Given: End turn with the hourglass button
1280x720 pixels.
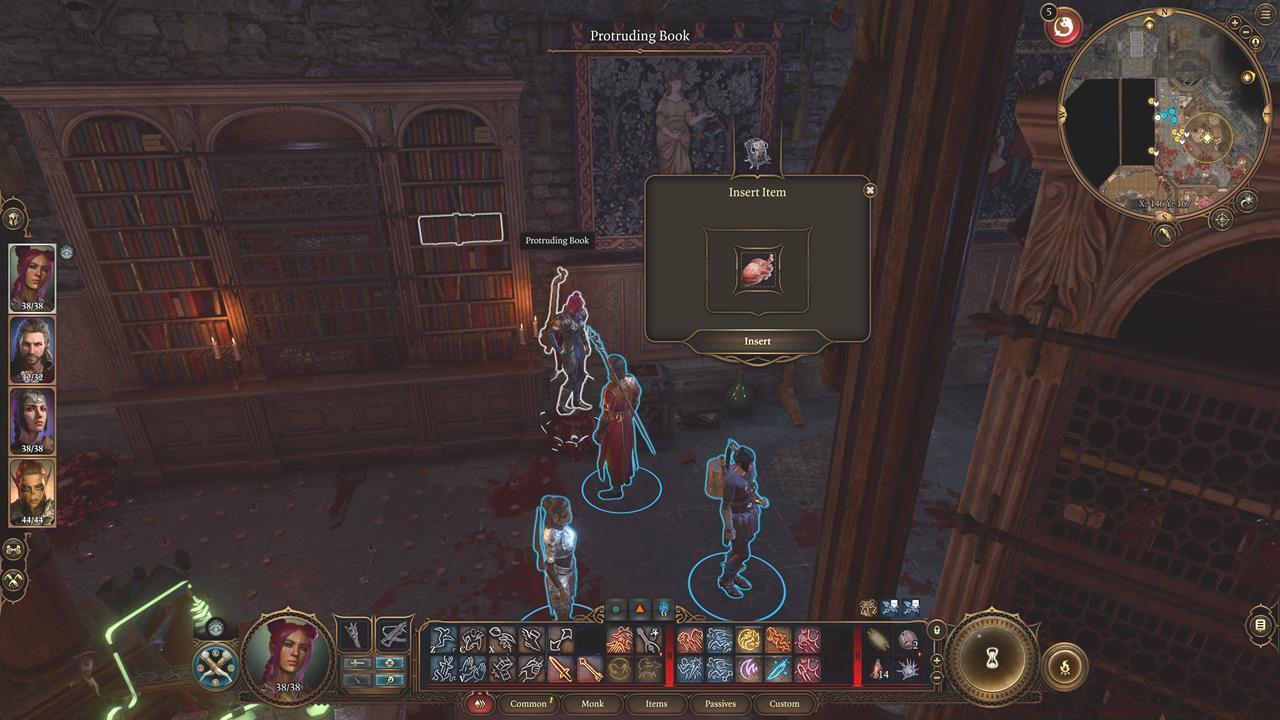Looking at the screenshot, I should (993, 659).
